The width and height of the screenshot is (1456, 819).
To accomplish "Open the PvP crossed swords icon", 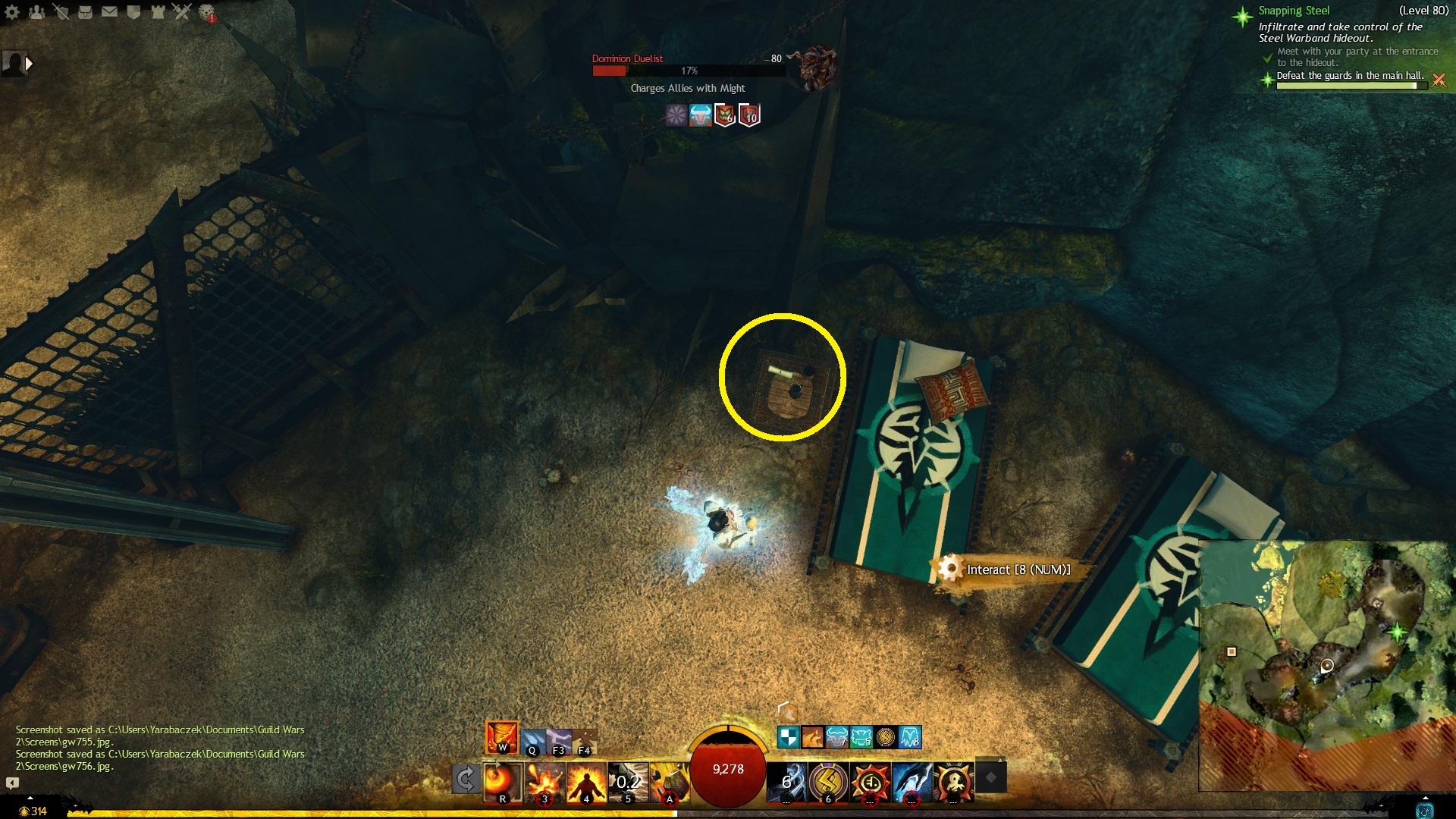I will pos(182,12).
